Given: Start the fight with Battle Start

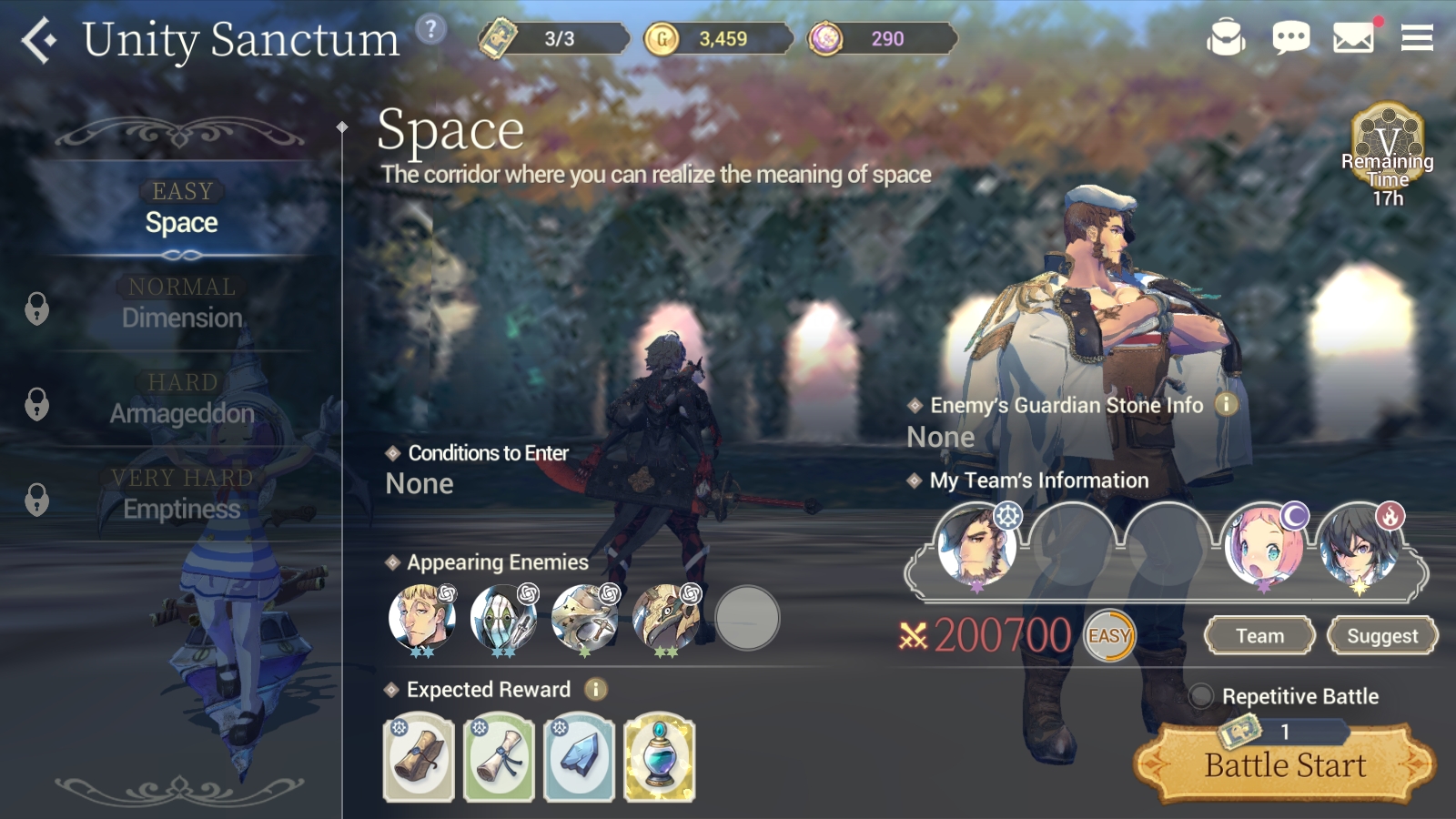Looking at the screenshot, I should point(1285,765).
